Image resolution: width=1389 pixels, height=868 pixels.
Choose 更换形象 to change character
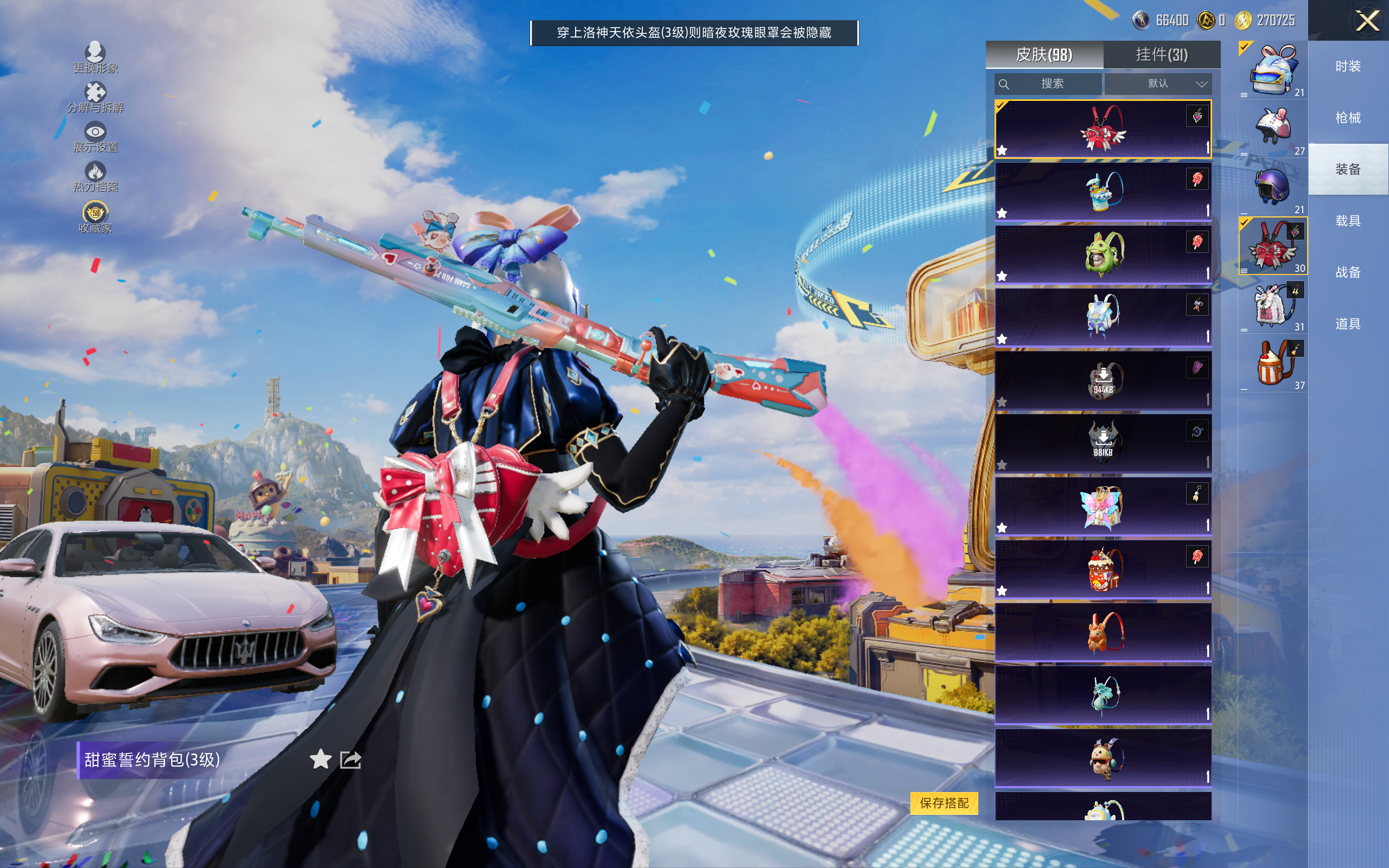tap(95, 58)
